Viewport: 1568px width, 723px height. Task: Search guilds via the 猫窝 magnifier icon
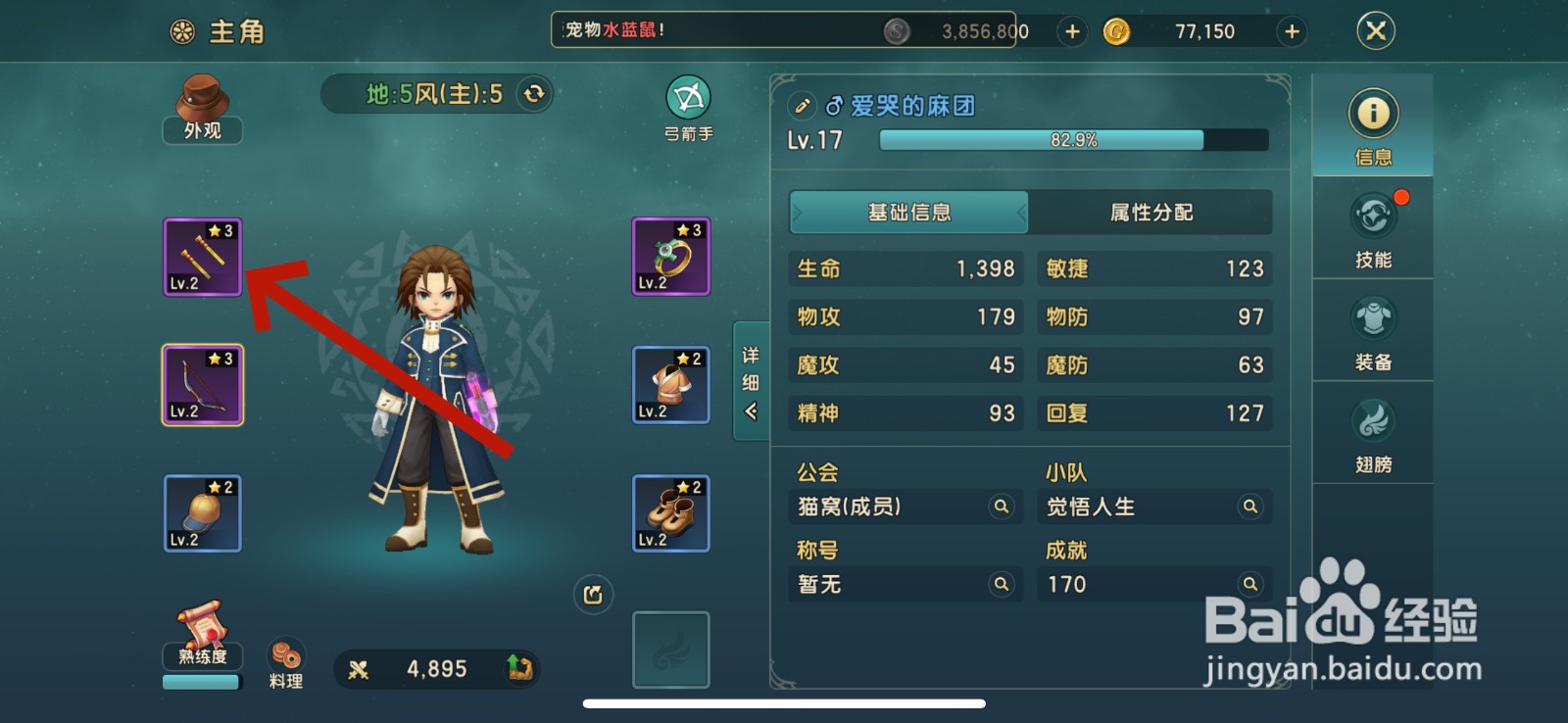(1001, 506)
